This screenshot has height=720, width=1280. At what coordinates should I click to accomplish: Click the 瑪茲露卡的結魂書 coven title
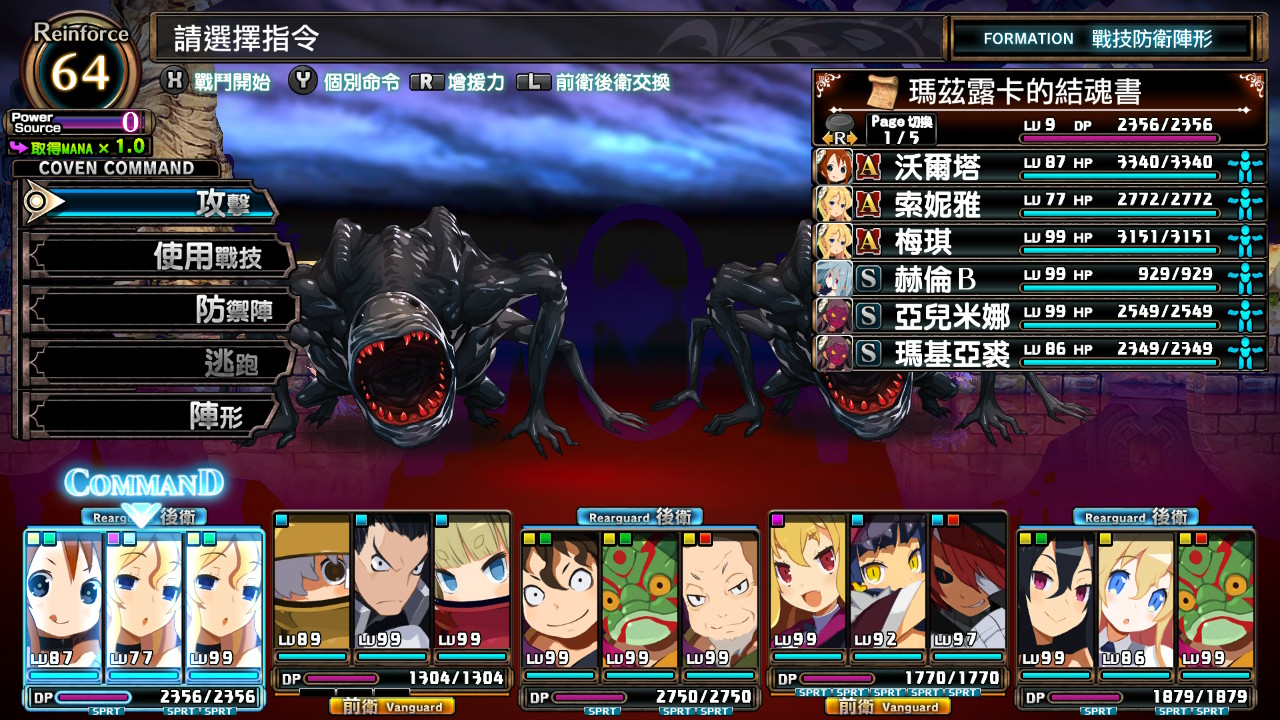click(x=1024, y=92)
